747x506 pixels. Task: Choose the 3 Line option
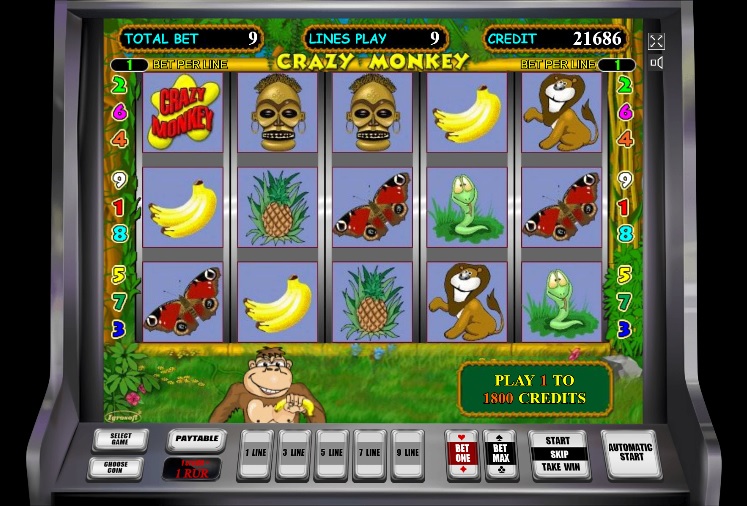[294, 453]
